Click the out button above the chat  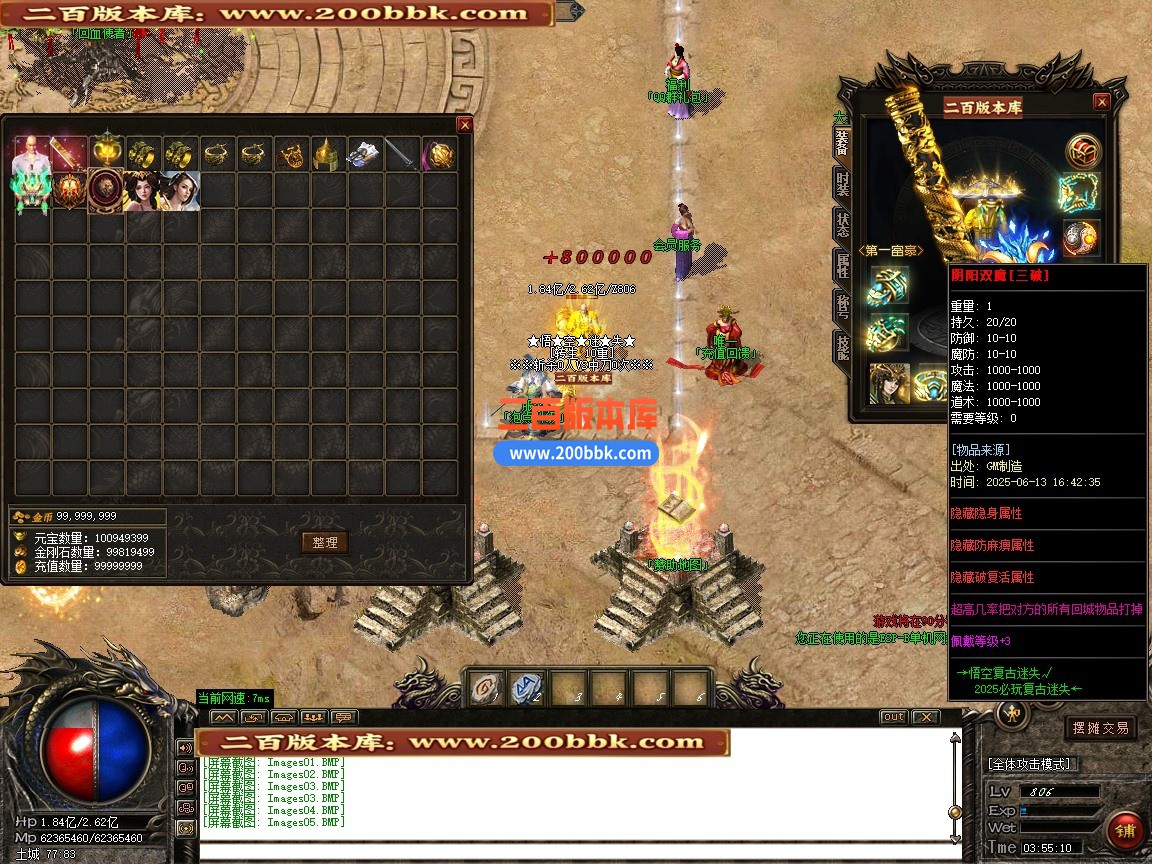tap(893, 717)
